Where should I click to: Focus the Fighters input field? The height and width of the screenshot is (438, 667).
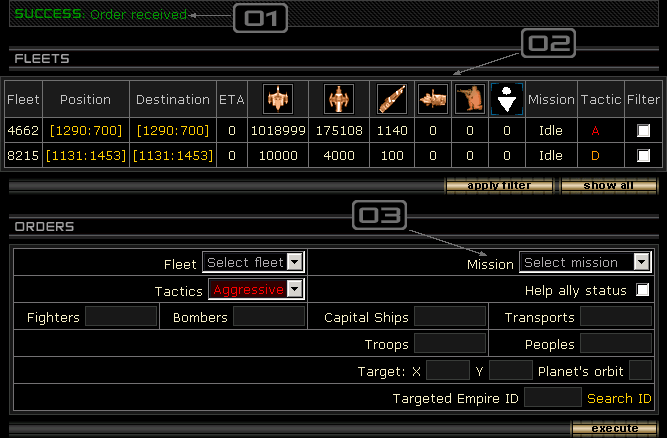point(121,317)
